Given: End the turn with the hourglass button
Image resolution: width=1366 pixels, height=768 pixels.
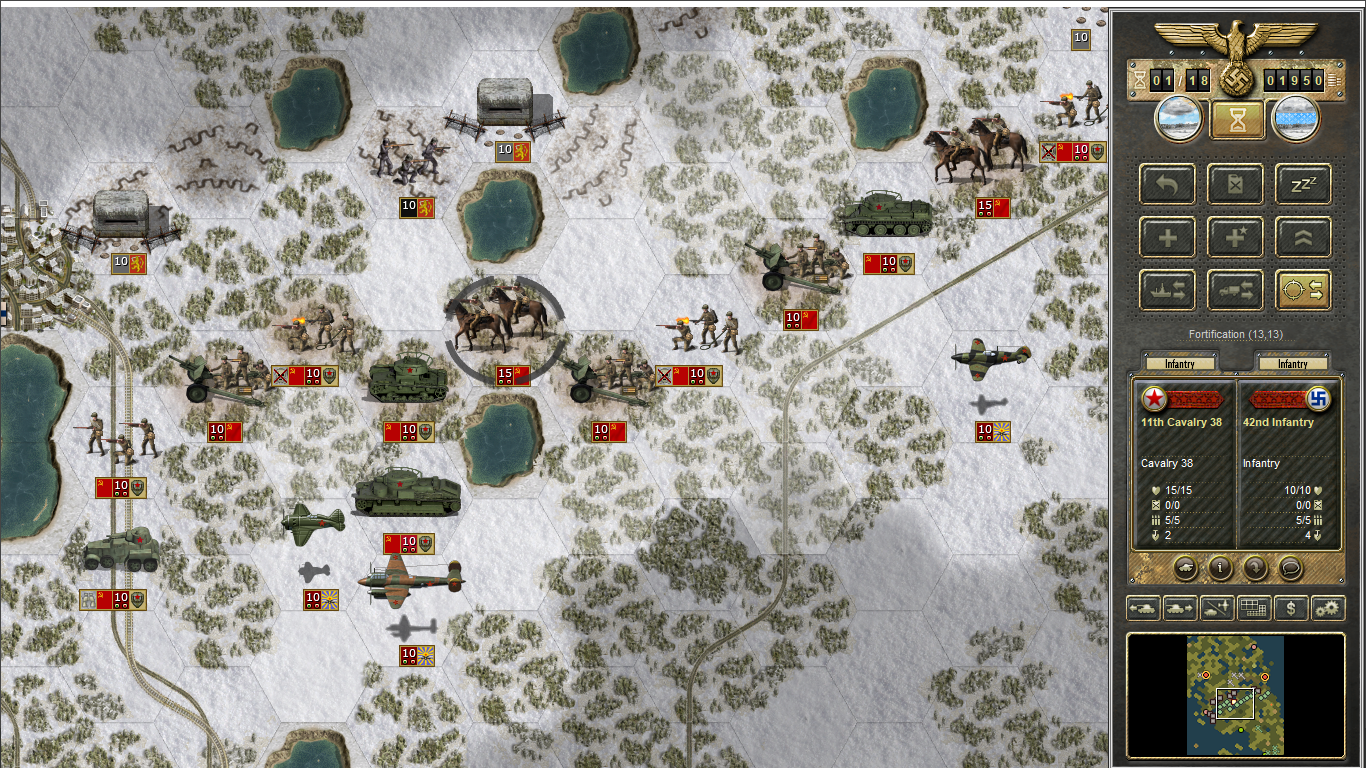Looking at the screenshot, I should coord(1237,120).
